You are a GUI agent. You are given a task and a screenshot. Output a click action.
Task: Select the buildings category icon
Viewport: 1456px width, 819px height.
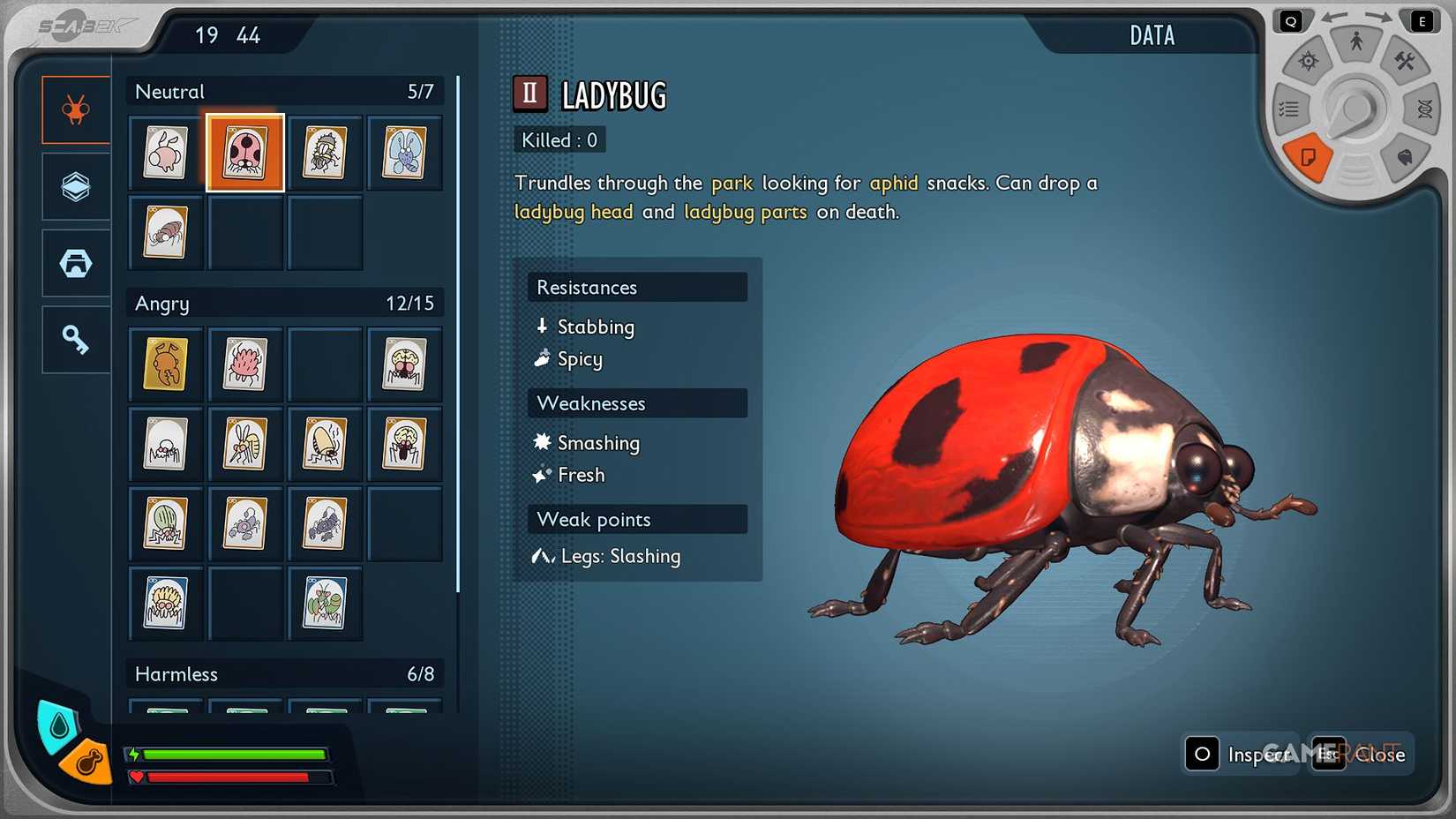(x=75, y=262)
